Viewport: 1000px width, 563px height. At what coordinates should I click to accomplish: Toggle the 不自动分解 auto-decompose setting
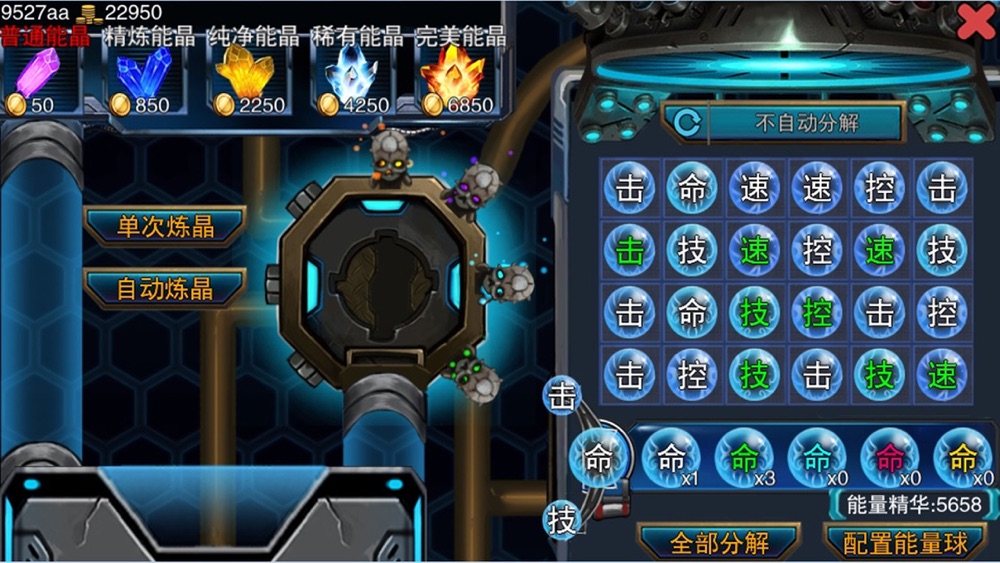[782, 124]
